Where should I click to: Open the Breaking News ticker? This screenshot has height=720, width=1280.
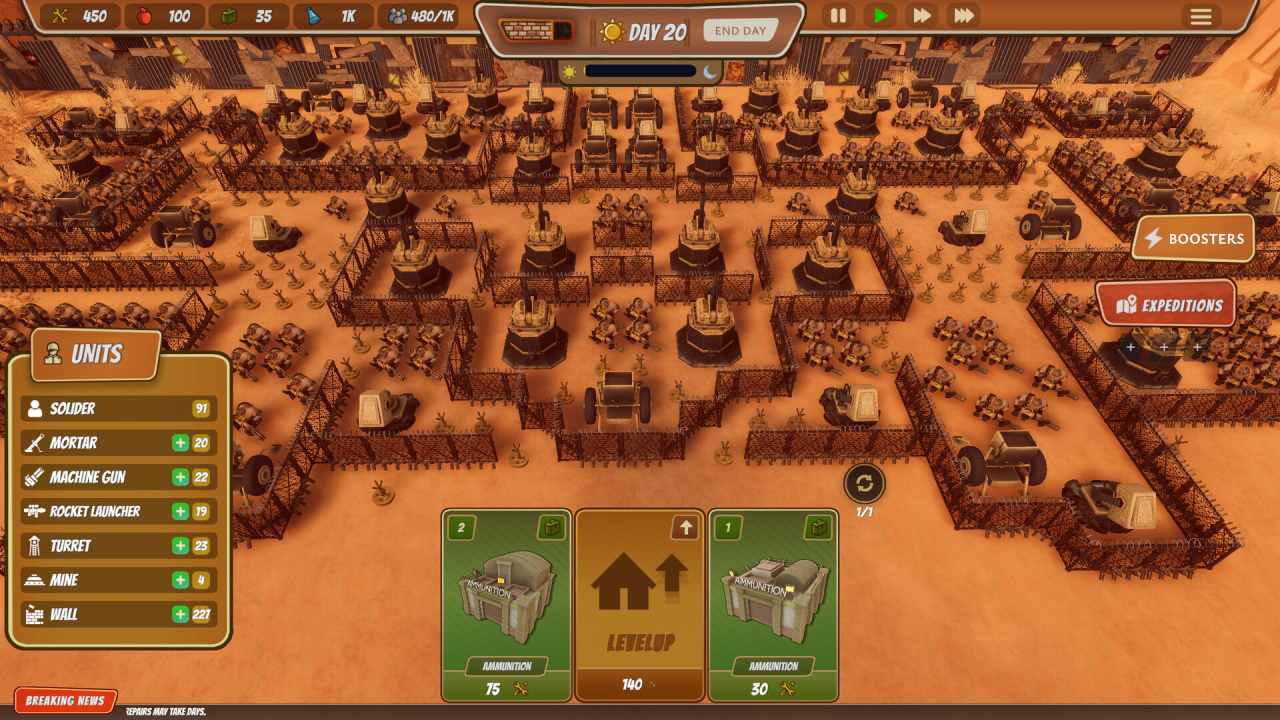pyautogui.click(x=65, y=701)
